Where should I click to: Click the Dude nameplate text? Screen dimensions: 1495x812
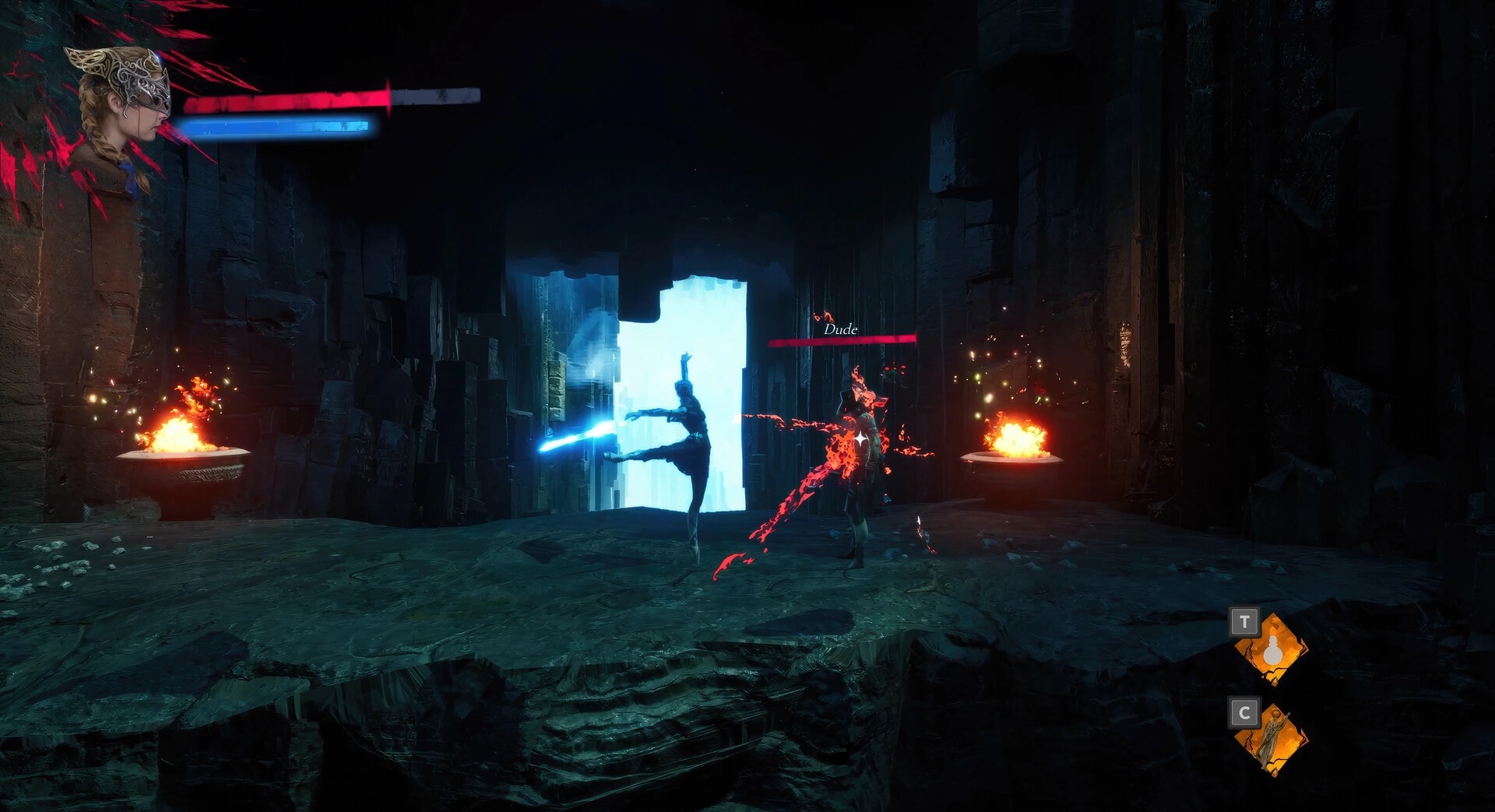(x=839, y=330)
